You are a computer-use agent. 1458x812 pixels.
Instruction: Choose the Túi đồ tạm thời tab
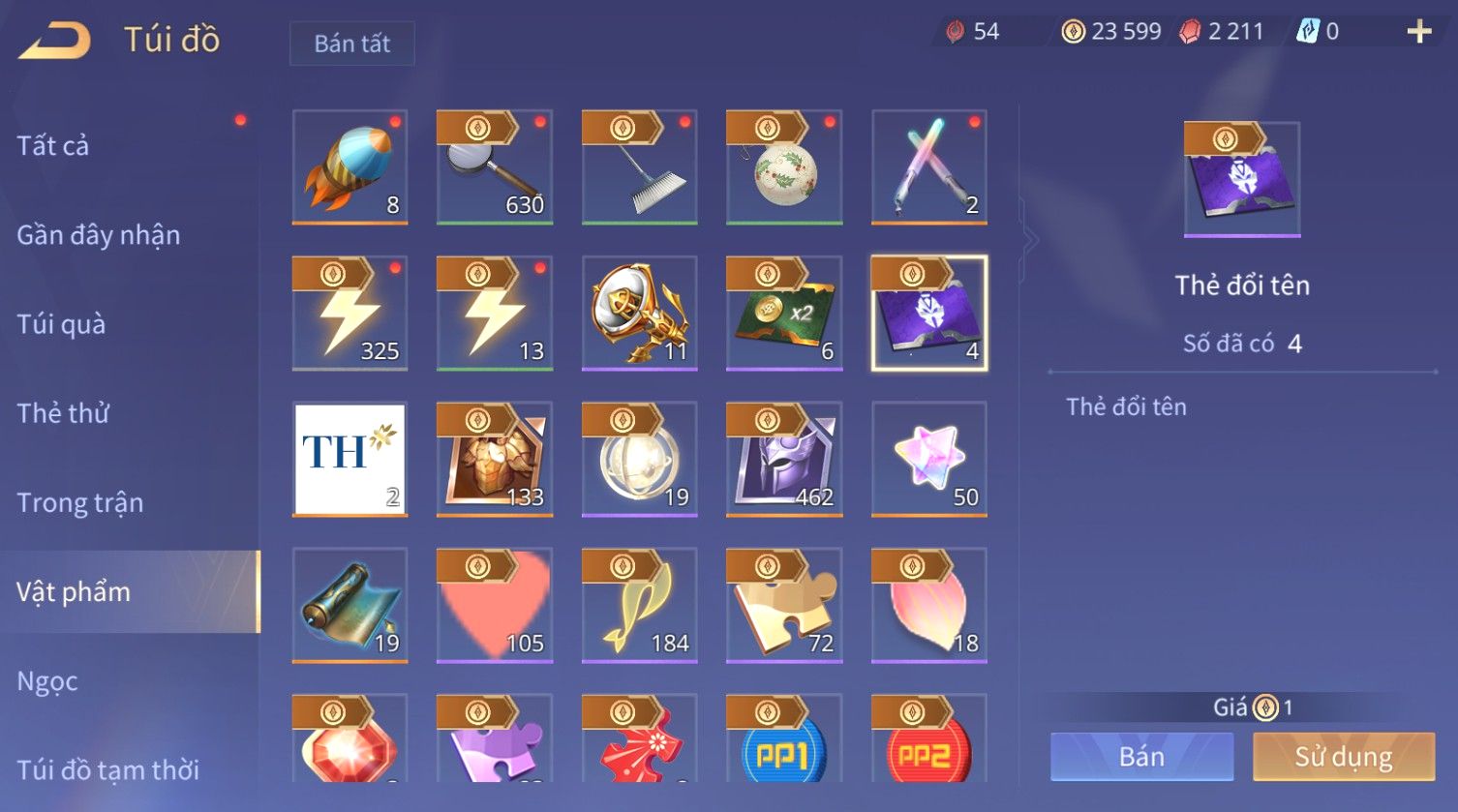[108, 770]
